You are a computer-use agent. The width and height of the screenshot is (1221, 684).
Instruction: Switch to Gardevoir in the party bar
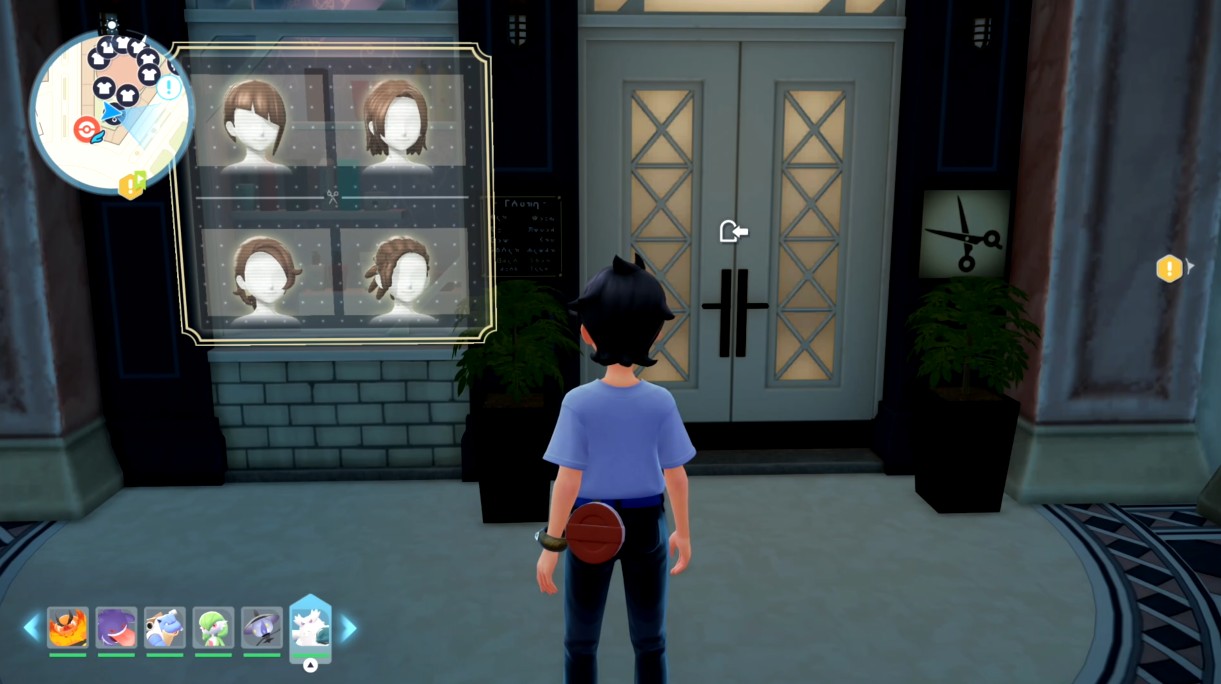coord(213,628)
